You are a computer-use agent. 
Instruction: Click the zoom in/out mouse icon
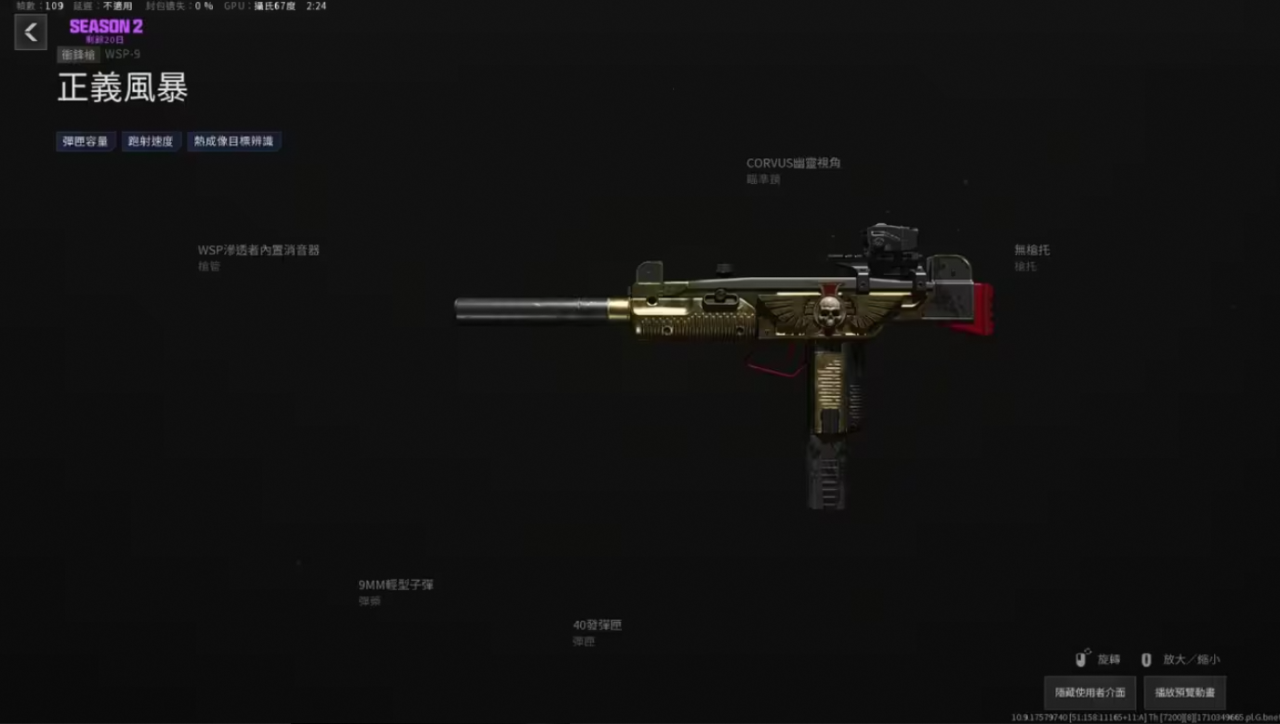pos(1146,659)
